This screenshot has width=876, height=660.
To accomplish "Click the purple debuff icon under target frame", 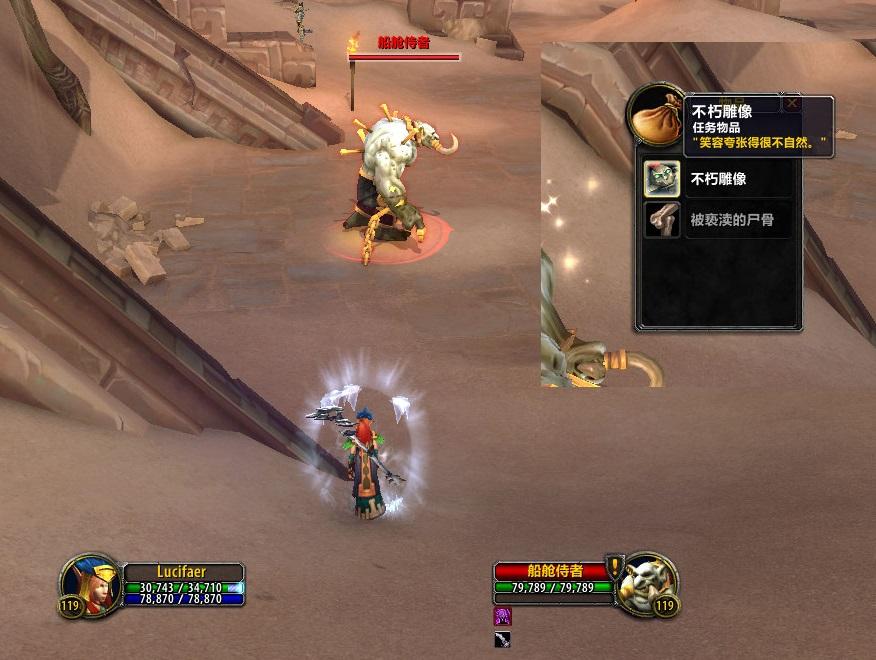I will [503, 616].
